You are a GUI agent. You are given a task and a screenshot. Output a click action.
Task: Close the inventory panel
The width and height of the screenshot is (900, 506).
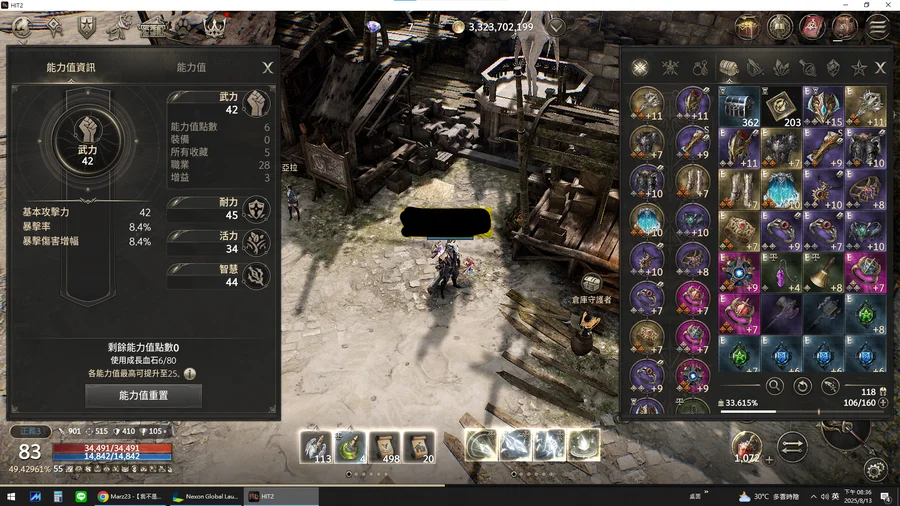point(880,68)
